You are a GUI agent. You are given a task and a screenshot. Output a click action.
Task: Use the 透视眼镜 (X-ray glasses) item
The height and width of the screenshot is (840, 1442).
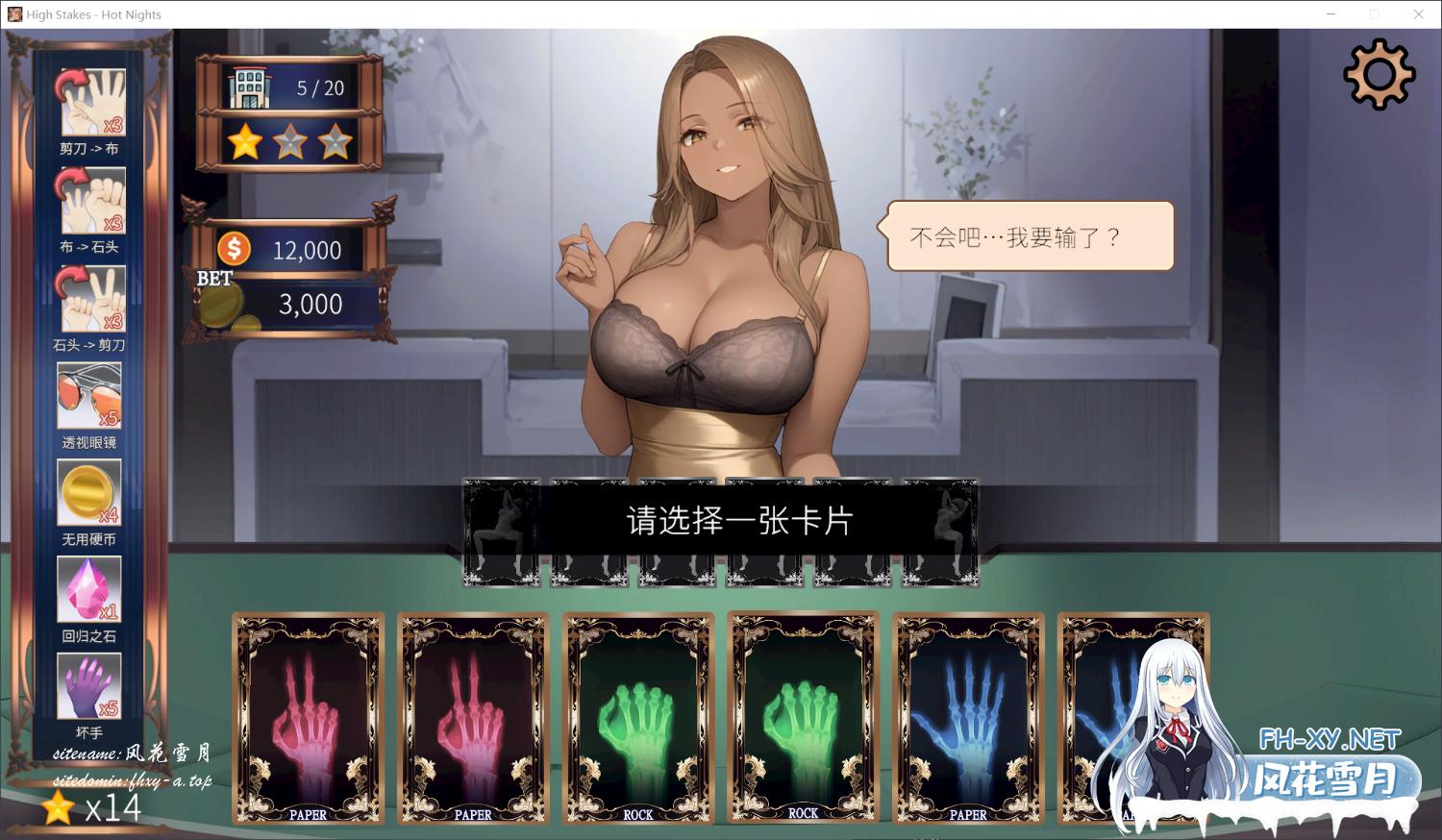89,393
